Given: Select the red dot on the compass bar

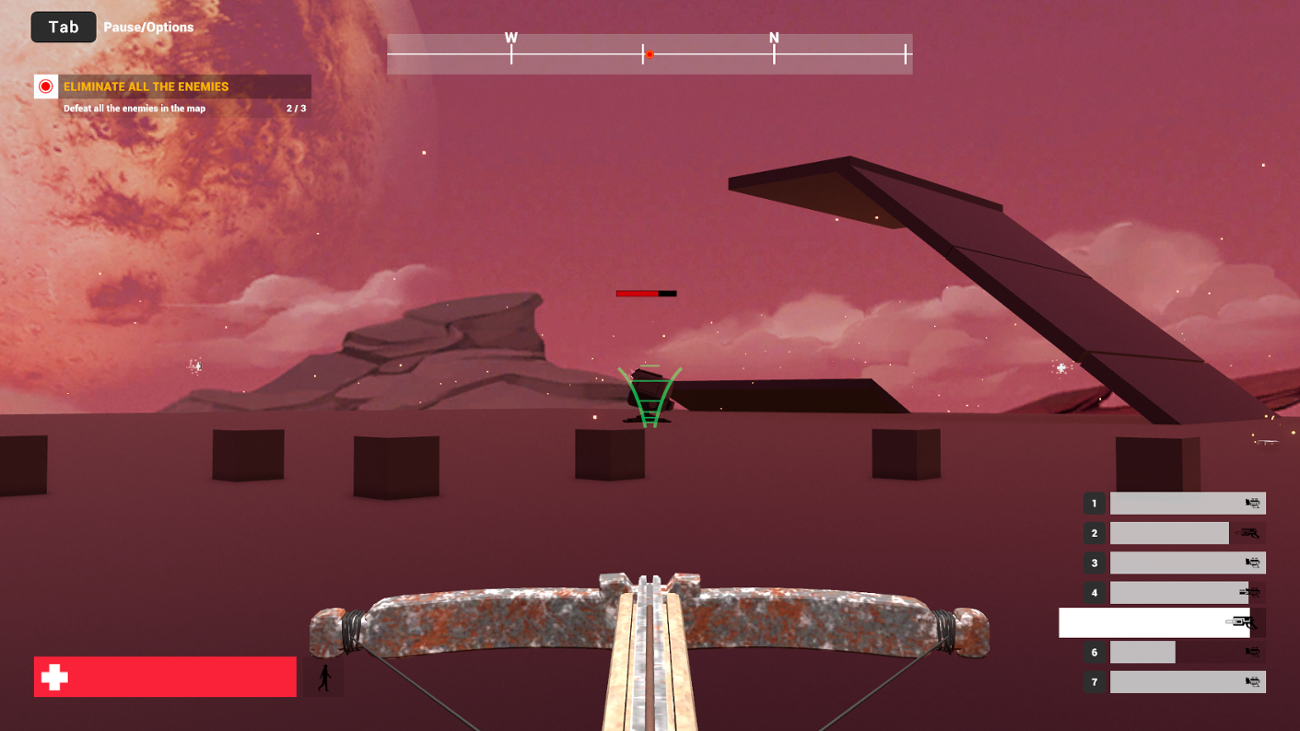Looking at the screenshot, I should [649, 55].
